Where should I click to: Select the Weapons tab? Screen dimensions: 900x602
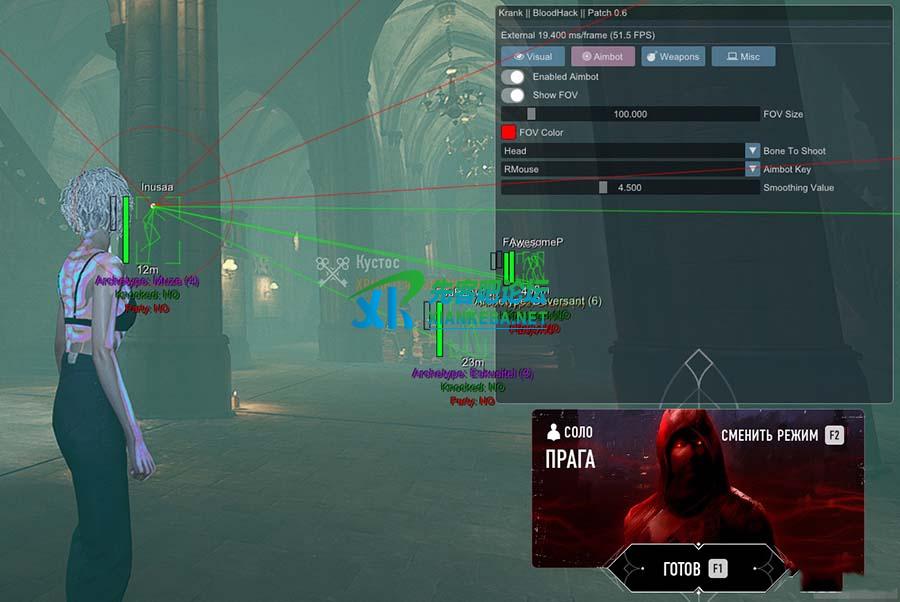coord(672,57)
